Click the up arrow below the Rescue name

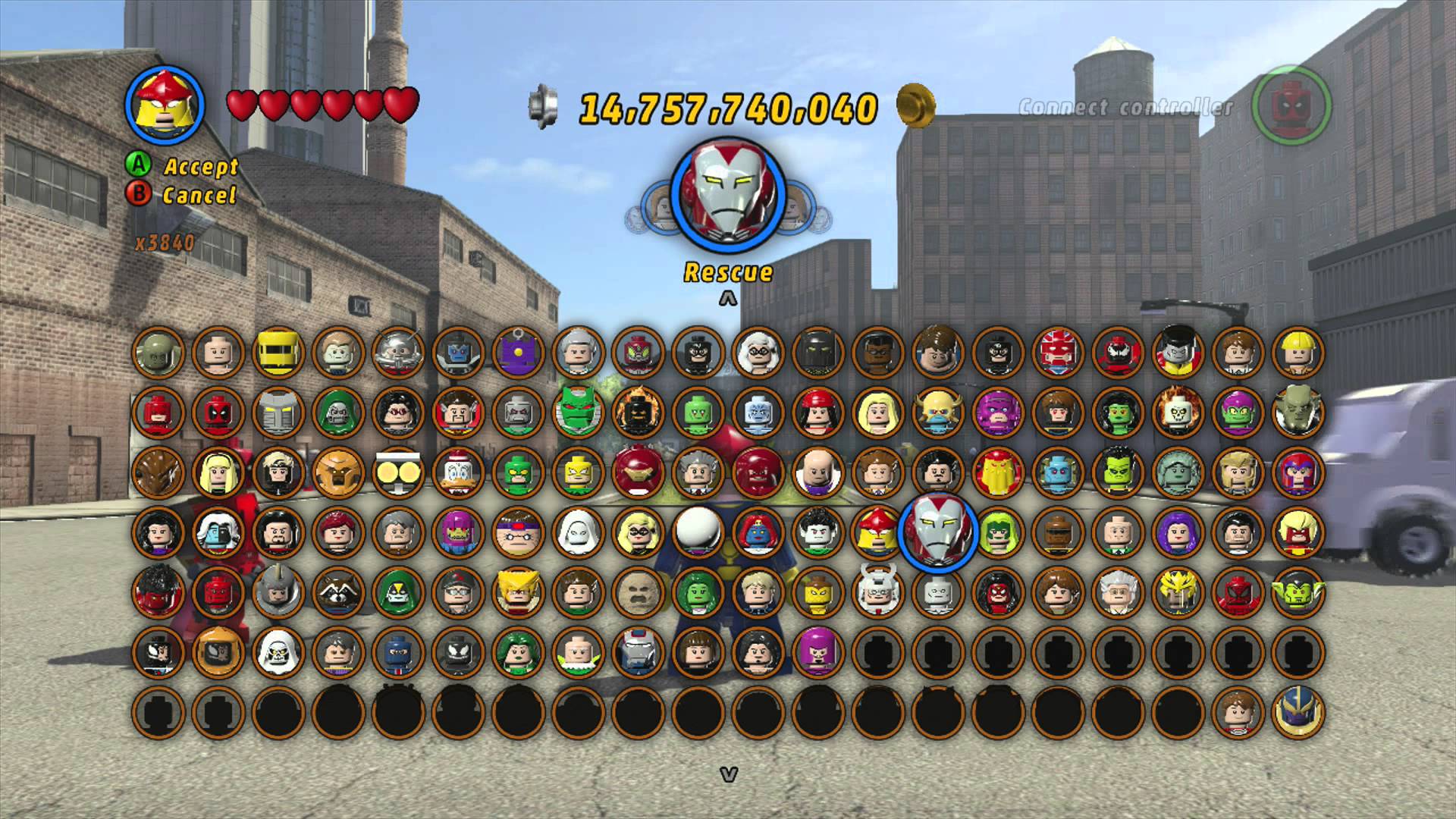pos(728,300)
